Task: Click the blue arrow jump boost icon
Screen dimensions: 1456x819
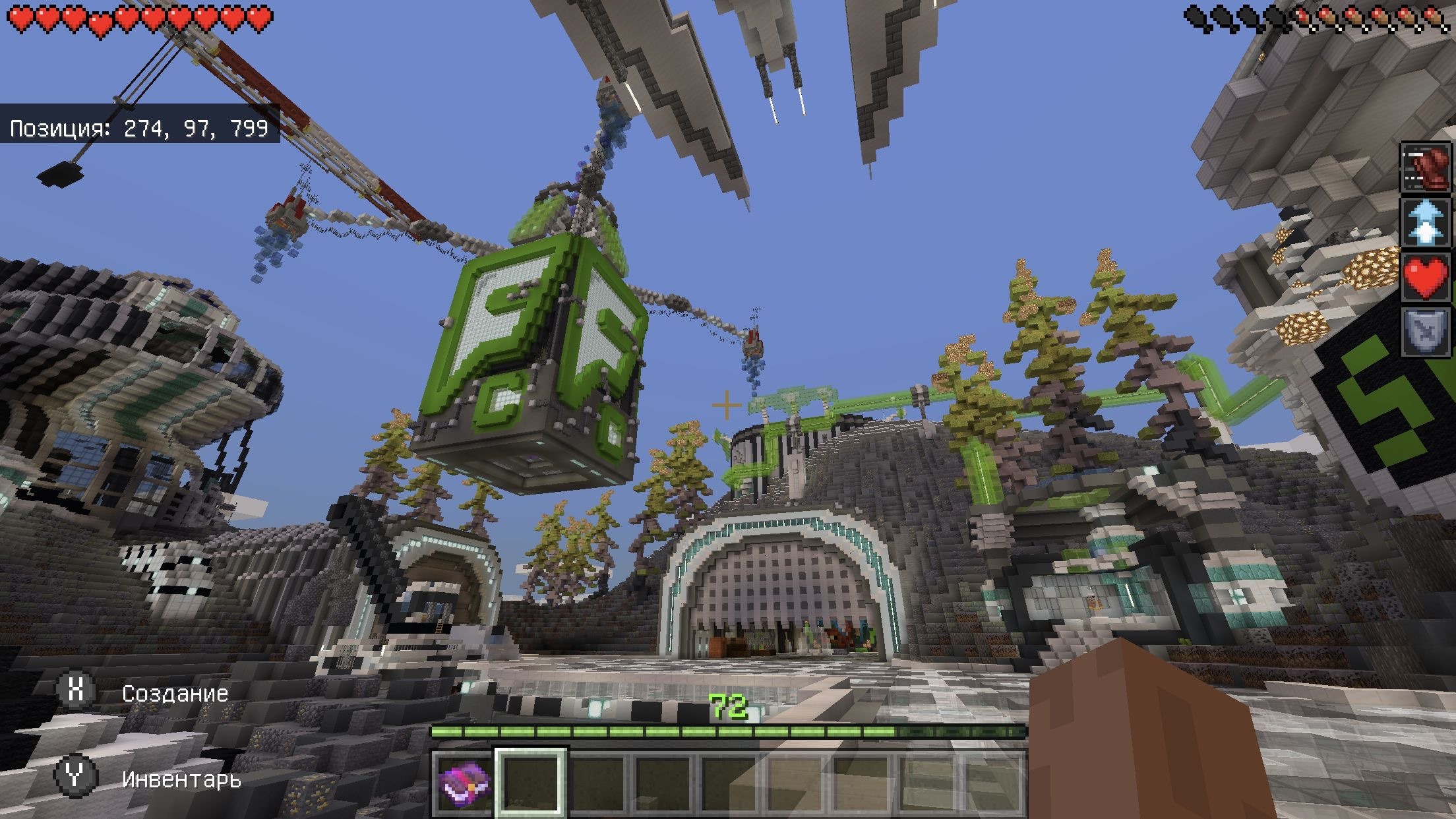Action: pyautogui.click(x=1426, y=222)
